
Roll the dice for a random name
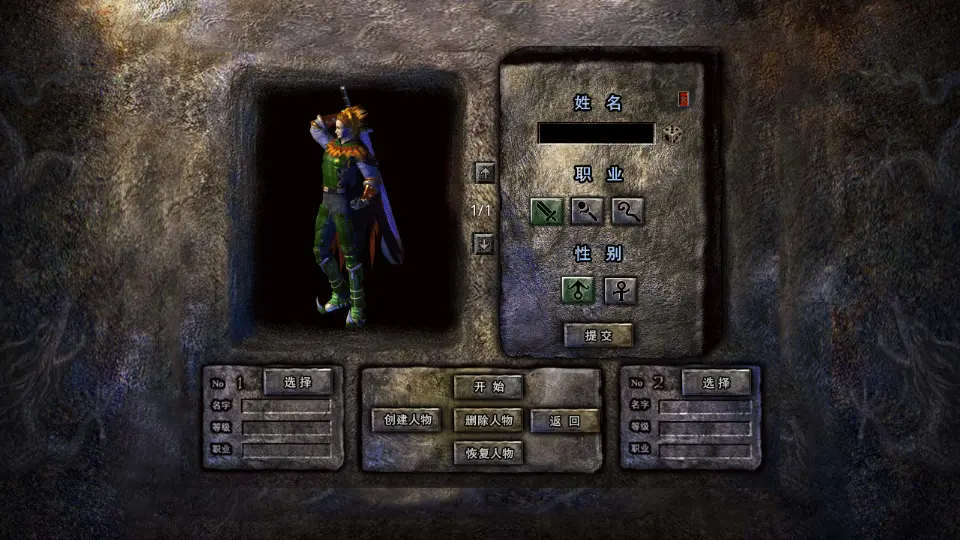tap(673, 134)
